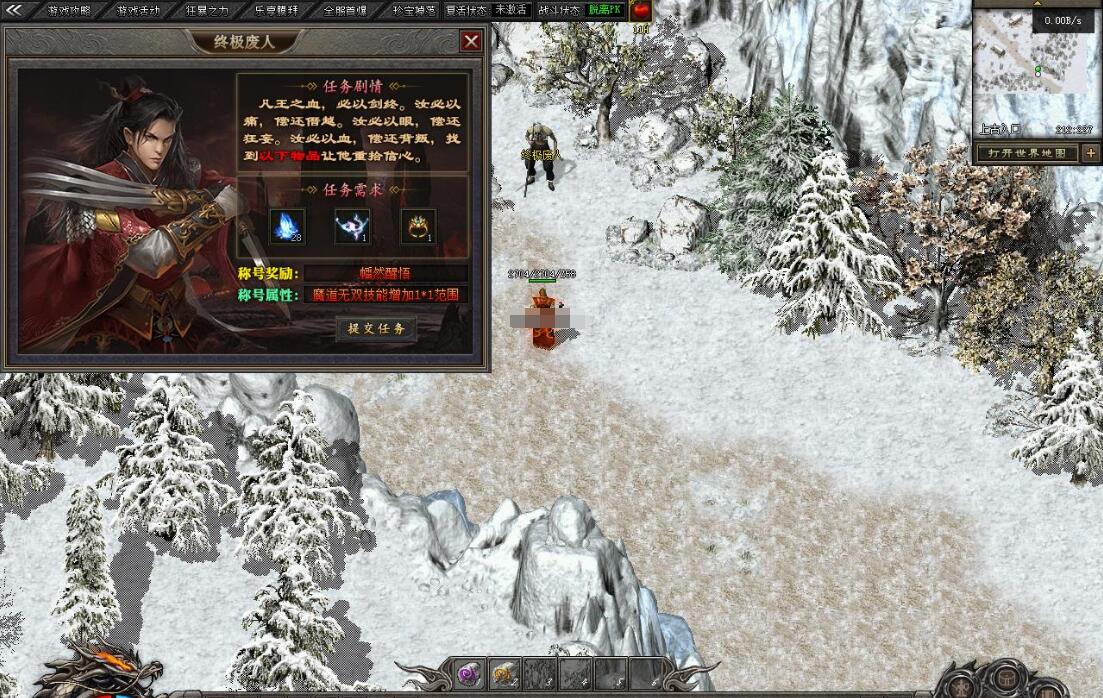Open the 游戏攻略 guide menu

(69, 10)
